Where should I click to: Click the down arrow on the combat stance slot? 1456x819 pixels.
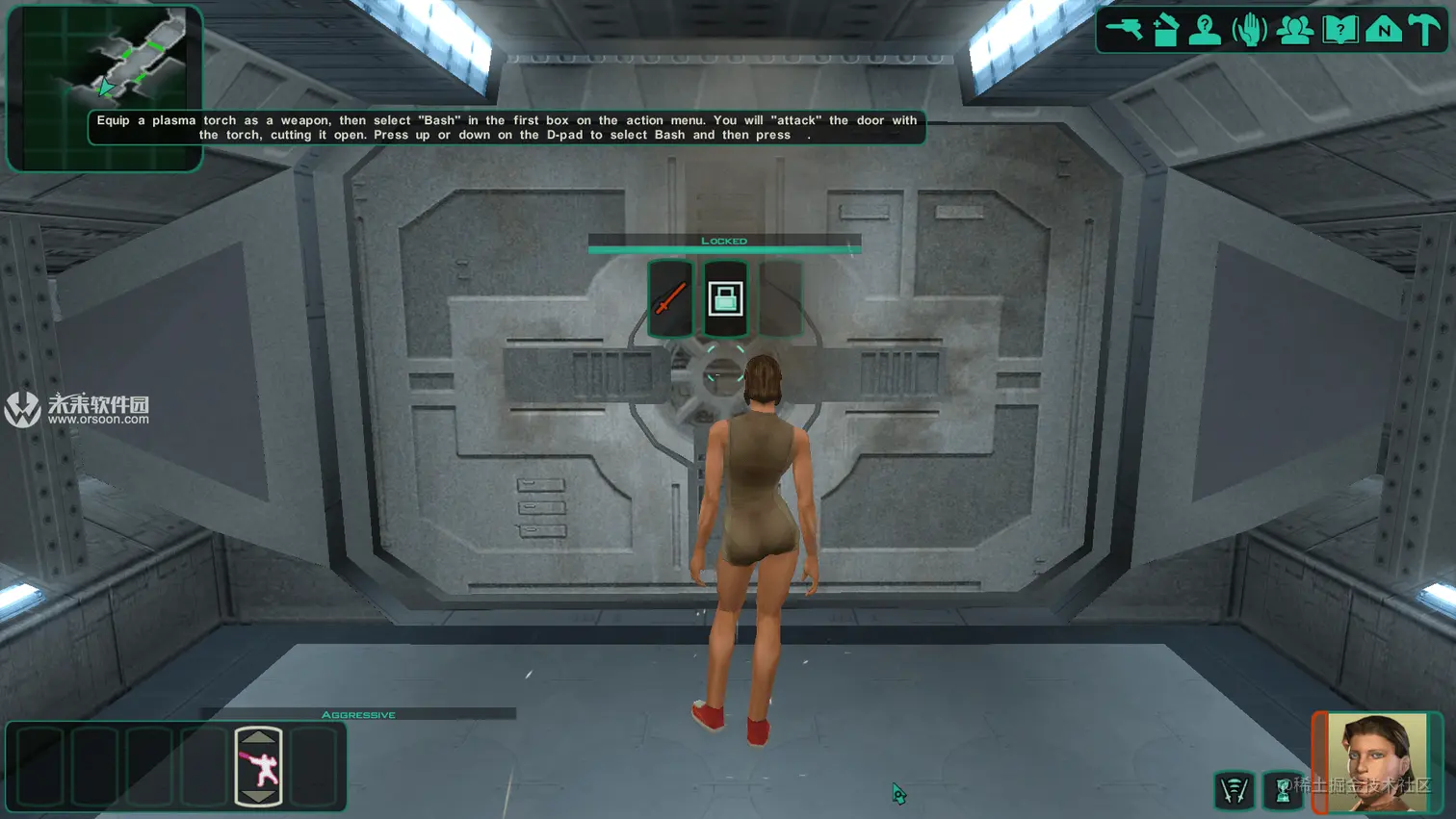[x=258, y=796]
